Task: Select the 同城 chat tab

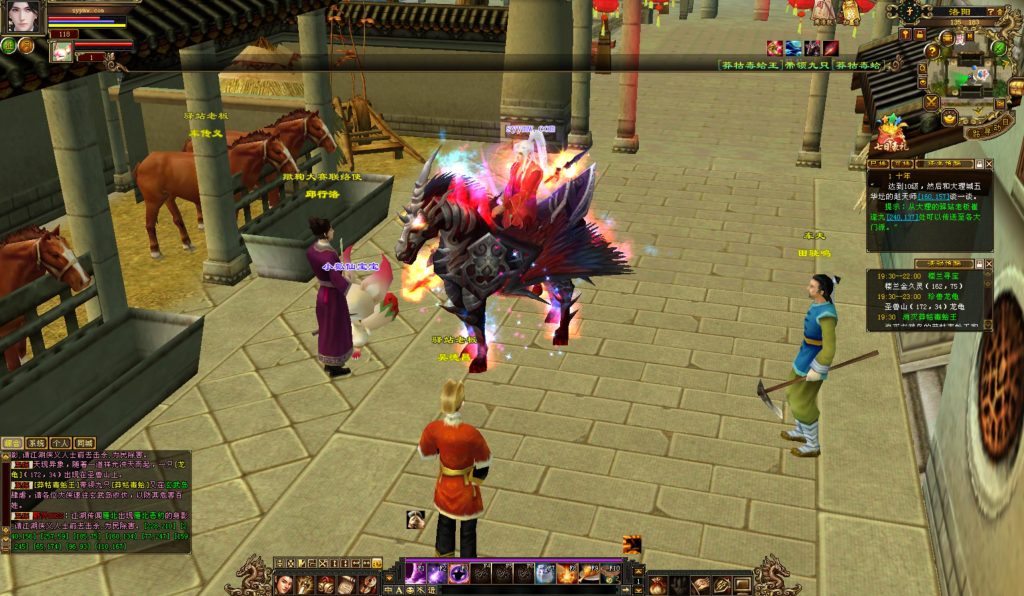Action: pyautogui.click(x=85, y=442)
